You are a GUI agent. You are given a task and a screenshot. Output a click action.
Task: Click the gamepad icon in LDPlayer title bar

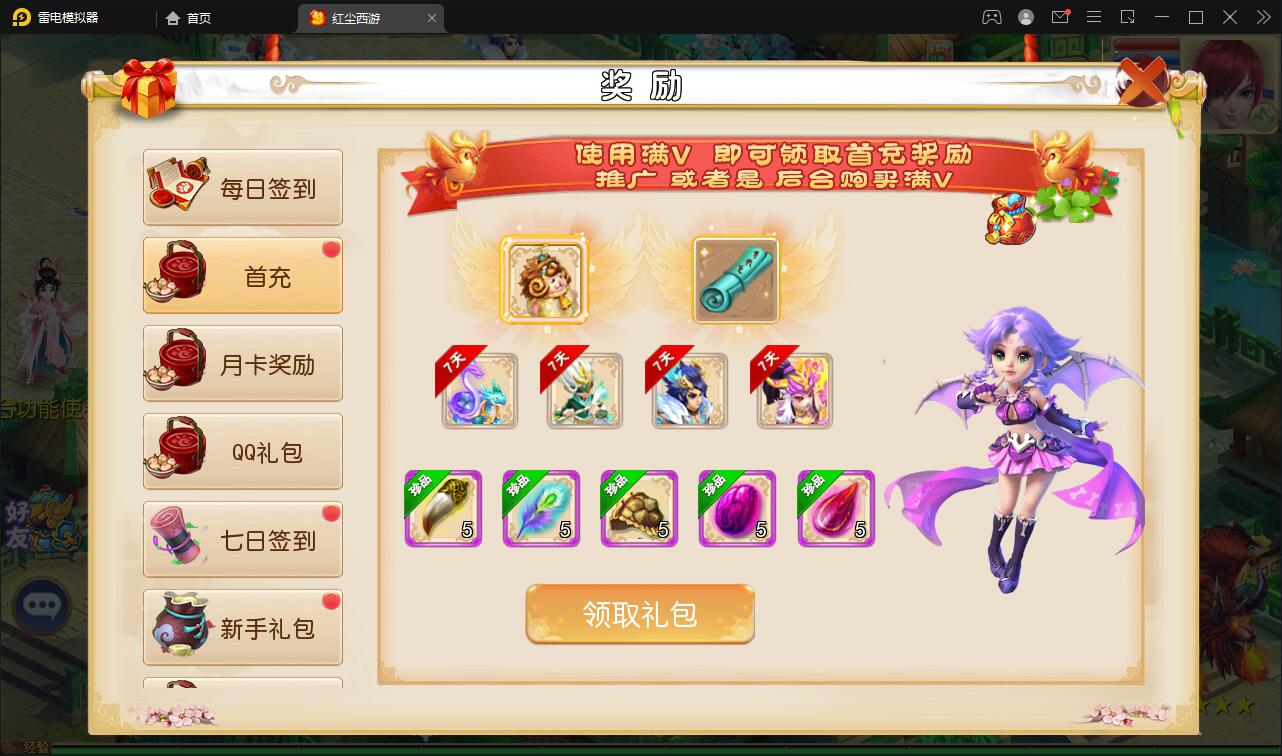990,17
